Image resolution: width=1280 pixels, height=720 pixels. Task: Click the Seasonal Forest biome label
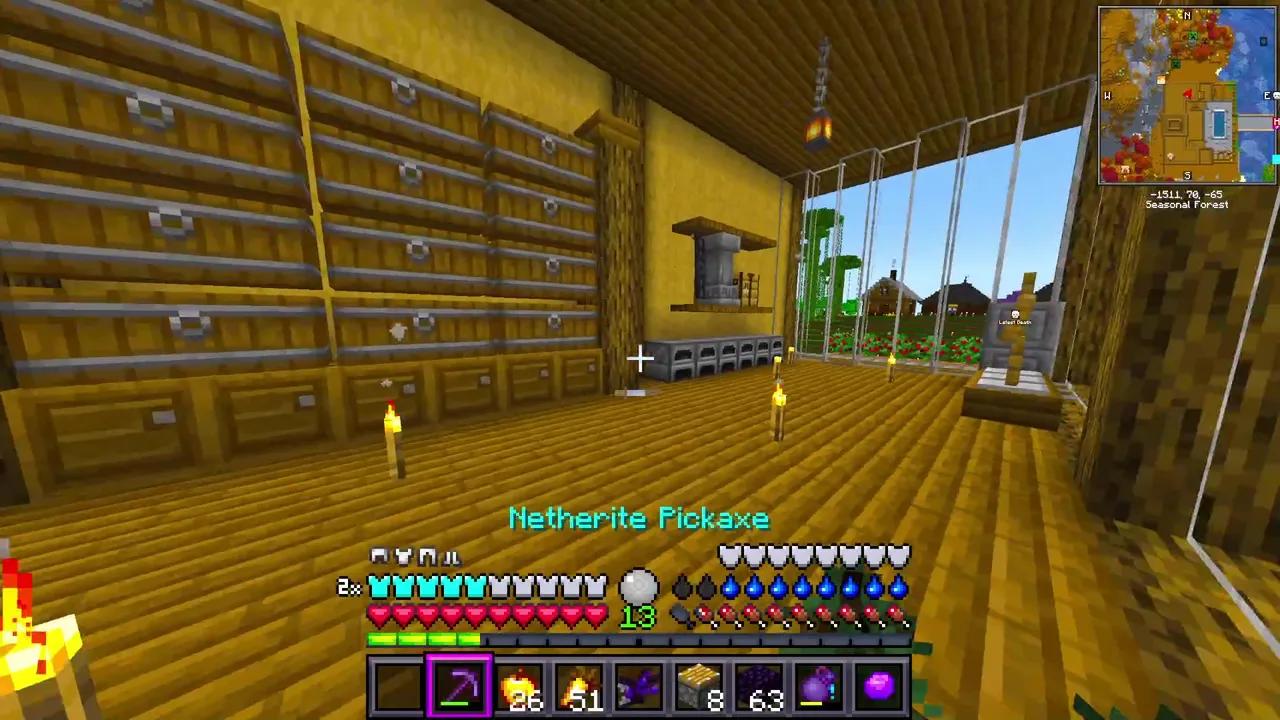pos(1186,204)
